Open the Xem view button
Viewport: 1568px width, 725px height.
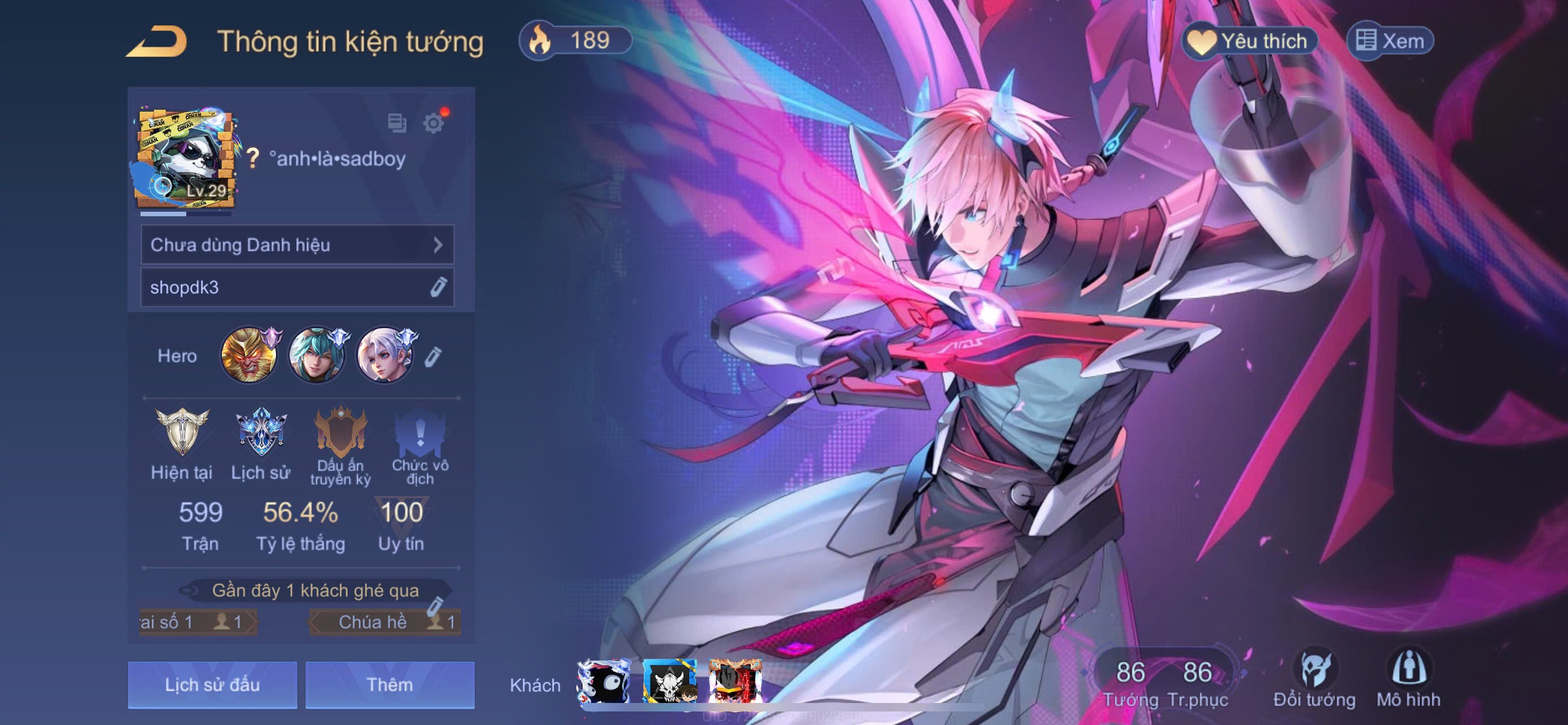pos(1390,41)
